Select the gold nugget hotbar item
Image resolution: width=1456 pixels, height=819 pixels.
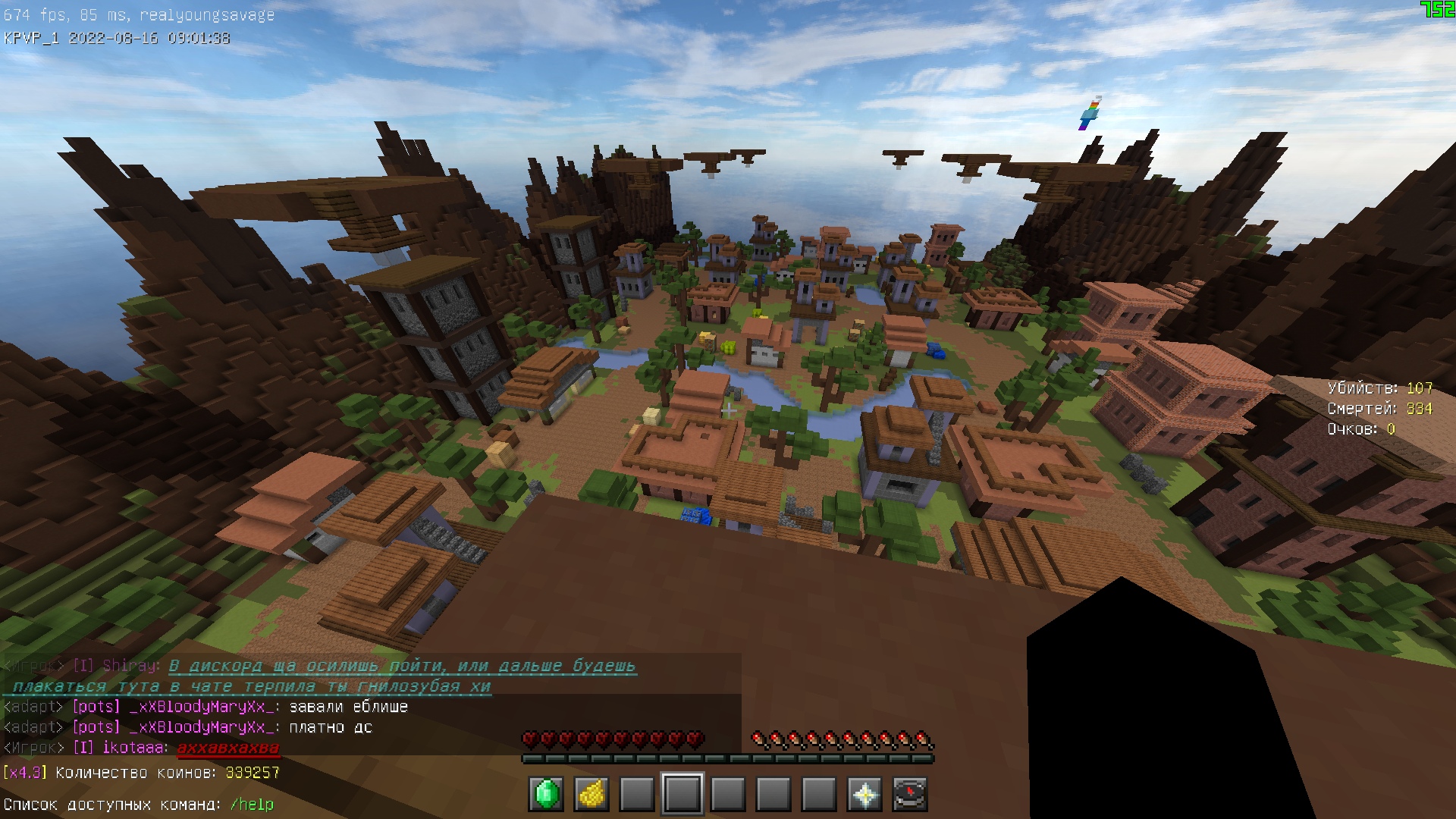(591, 795)
